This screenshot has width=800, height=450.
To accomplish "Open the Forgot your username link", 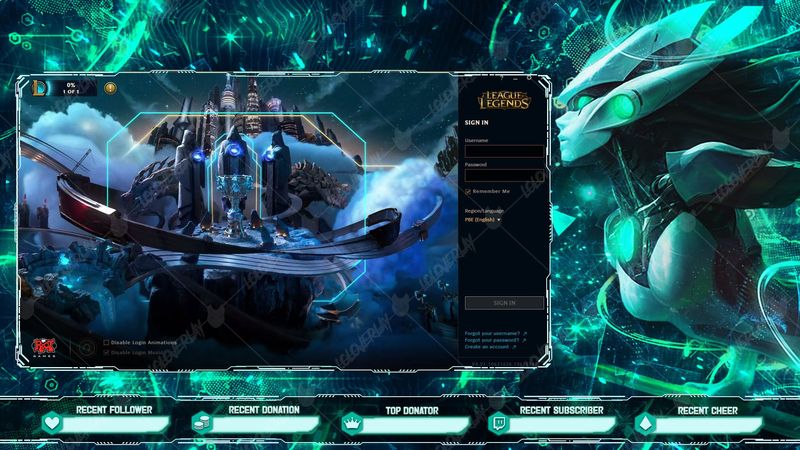I will click(x=493, y=332).
